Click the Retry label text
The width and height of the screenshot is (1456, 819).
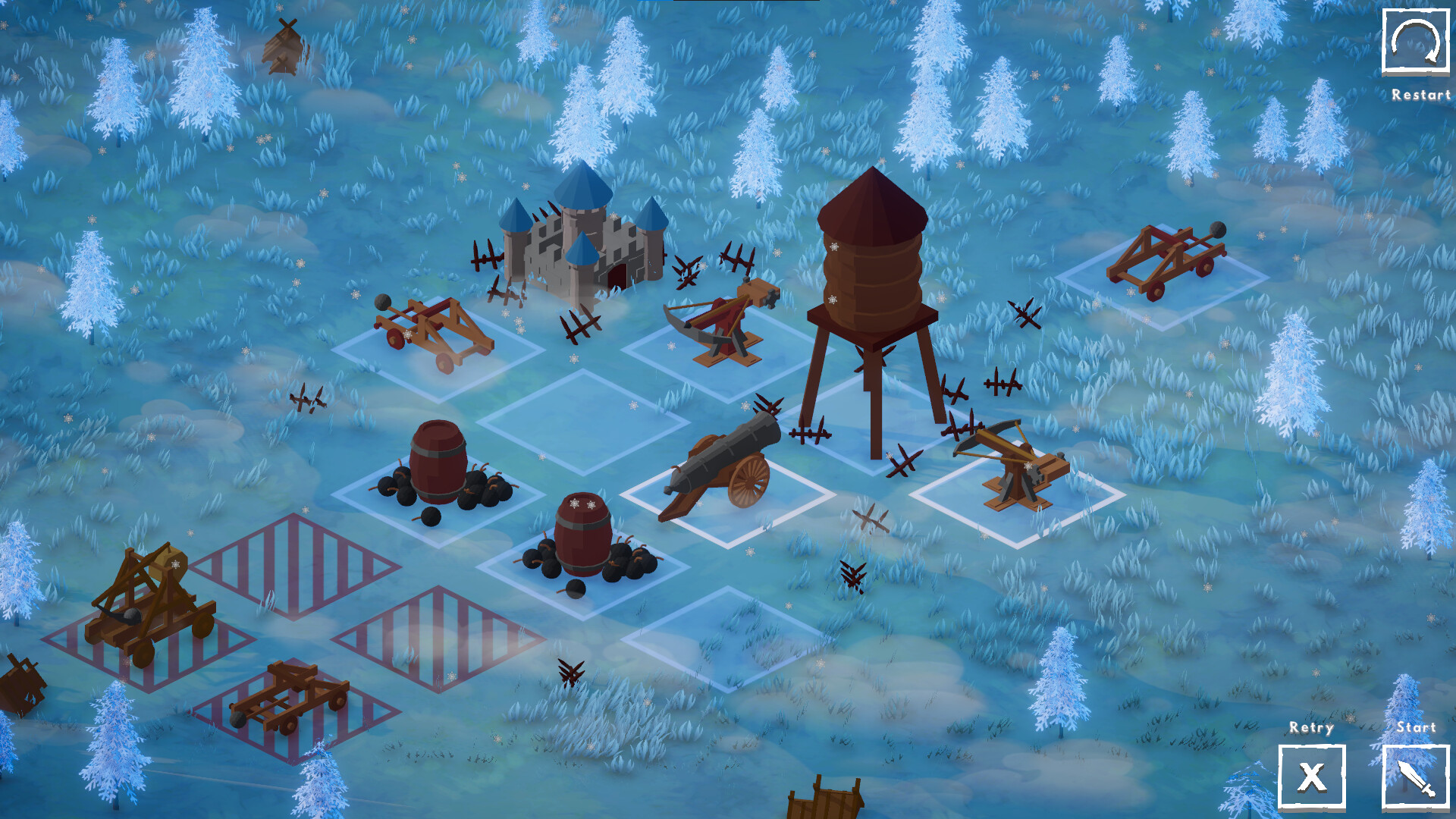tap(1311, 729)
